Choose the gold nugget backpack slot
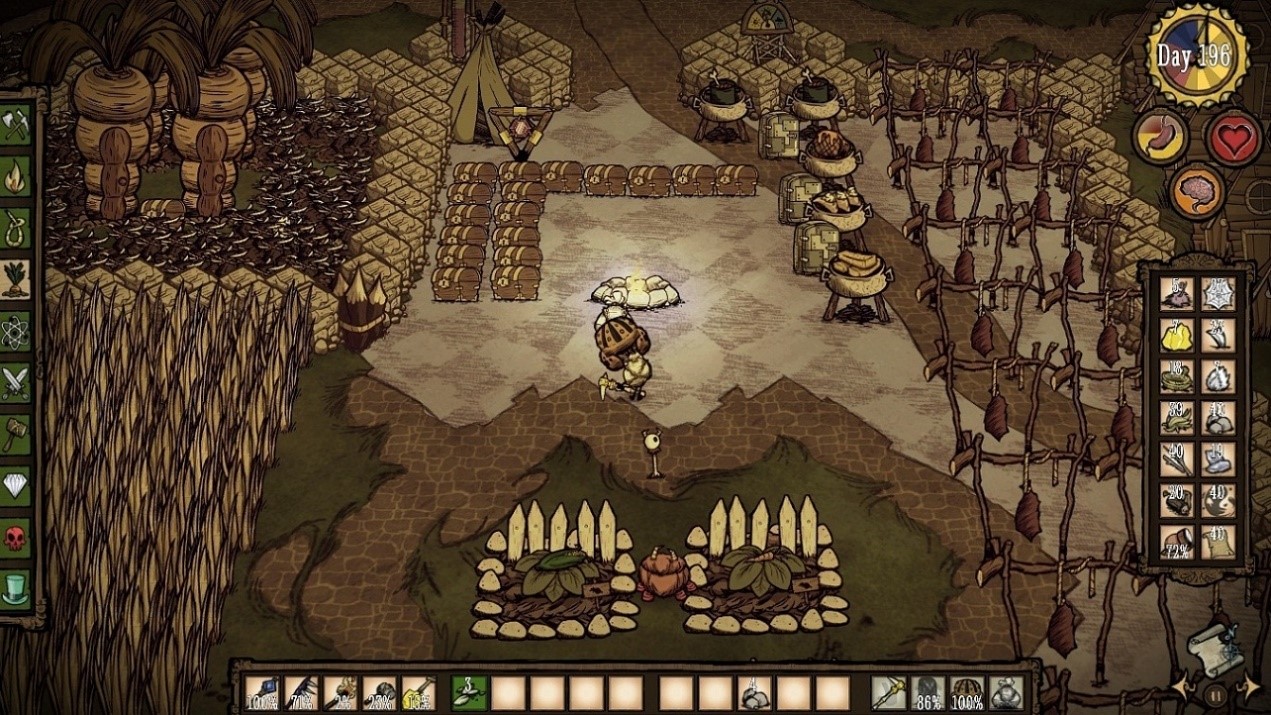This screenshot has width=1271, height=715. (x=1176, y=336)
